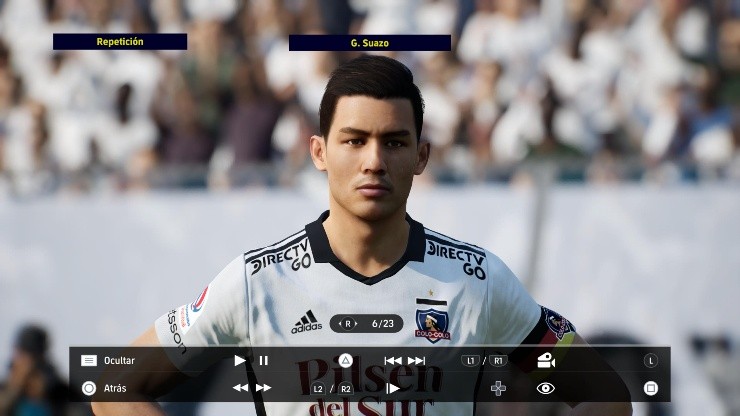Skip to the previous replay segment
Viewport: 740px width, 416px height.
[x=393, y=360]
